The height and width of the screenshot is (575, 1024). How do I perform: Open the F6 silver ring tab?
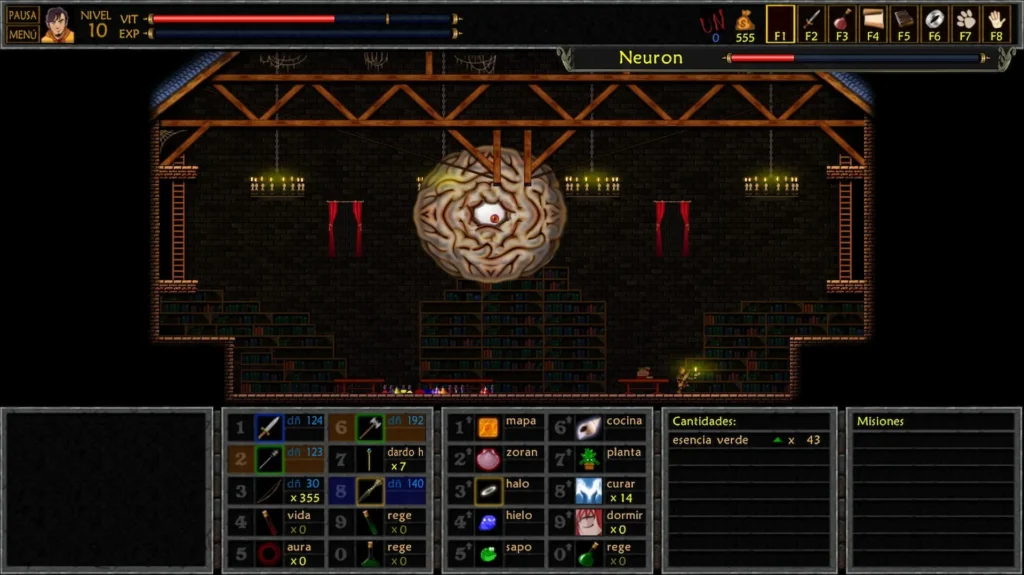pos(935,24)
